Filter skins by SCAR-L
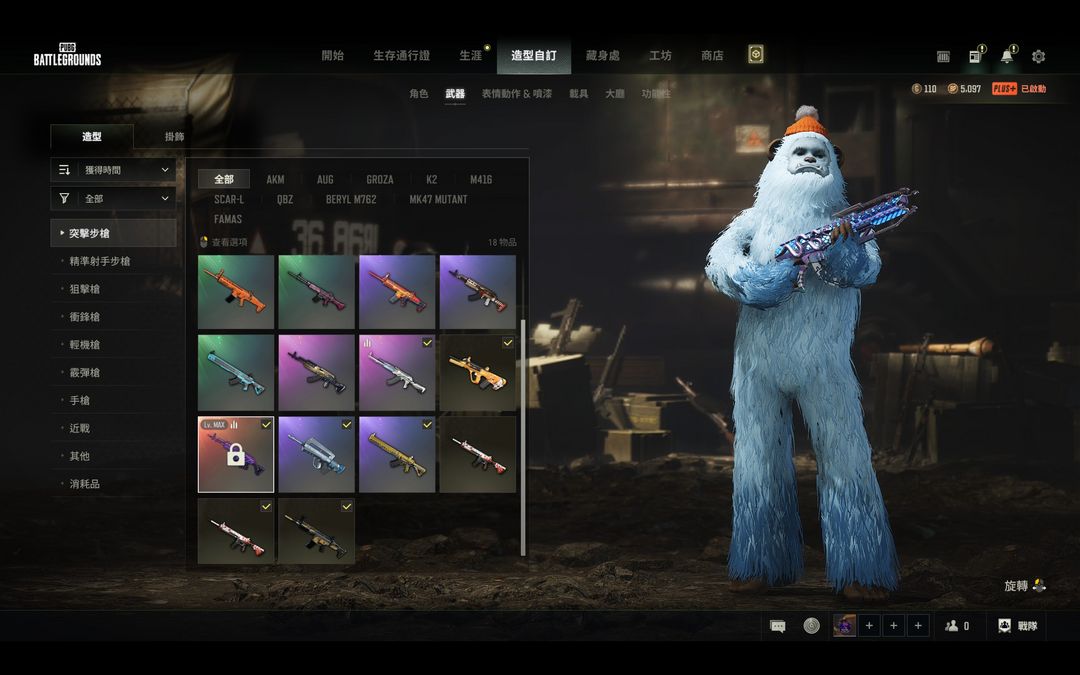Viewport: 1080px width, 675px height. tap(229, 199)
